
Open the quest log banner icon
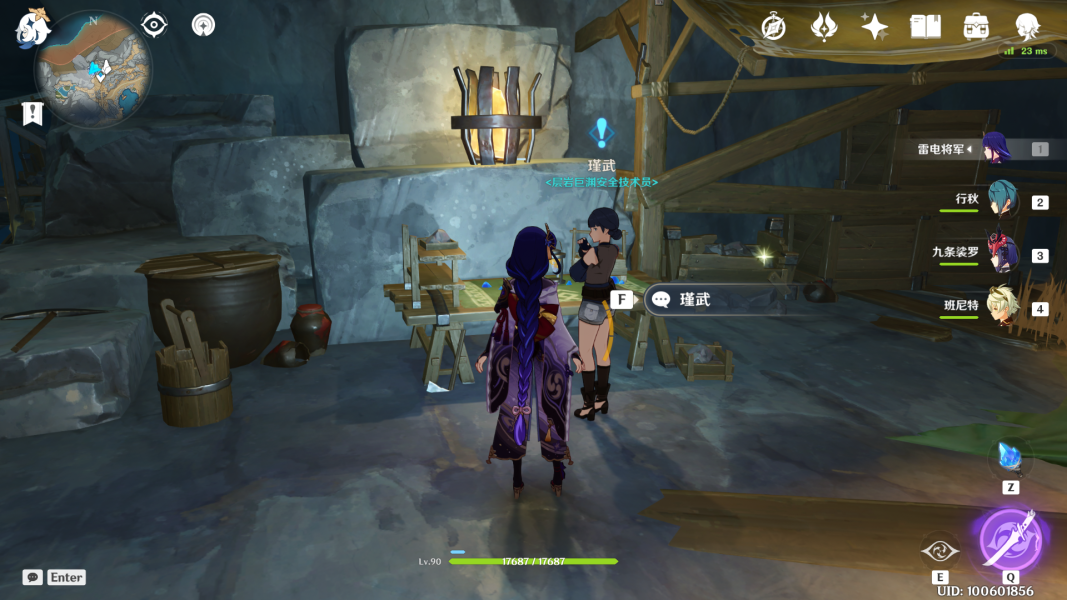pos(33,113)
